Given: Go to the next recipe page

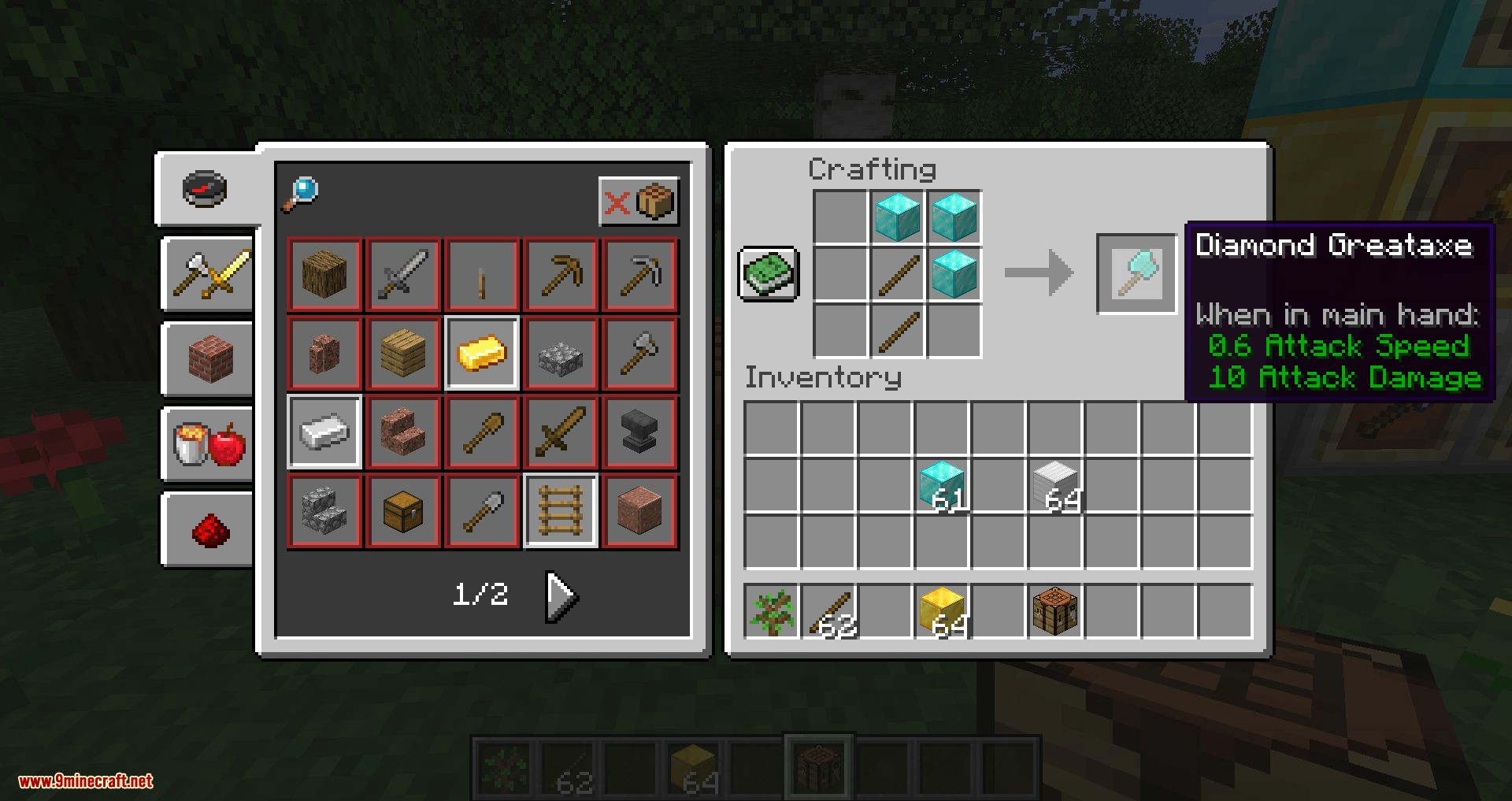Looking at the screenshot, I should pyautogui.click(x=561, y=596).
